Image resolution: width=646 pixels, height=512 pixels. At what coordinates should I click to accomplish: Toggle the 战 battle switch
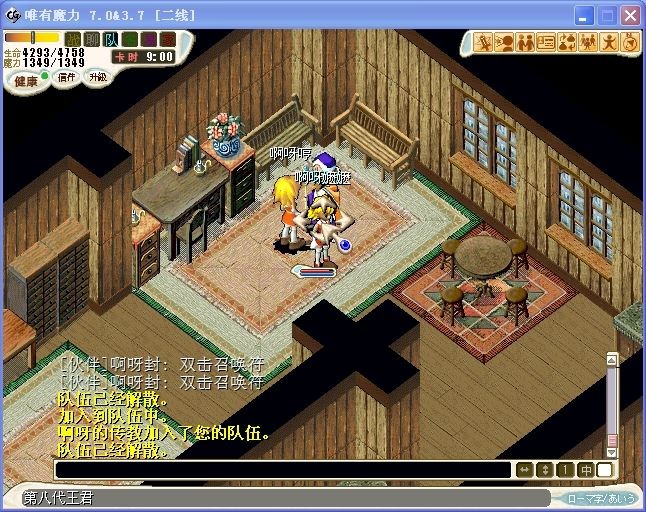click(73, 39)
